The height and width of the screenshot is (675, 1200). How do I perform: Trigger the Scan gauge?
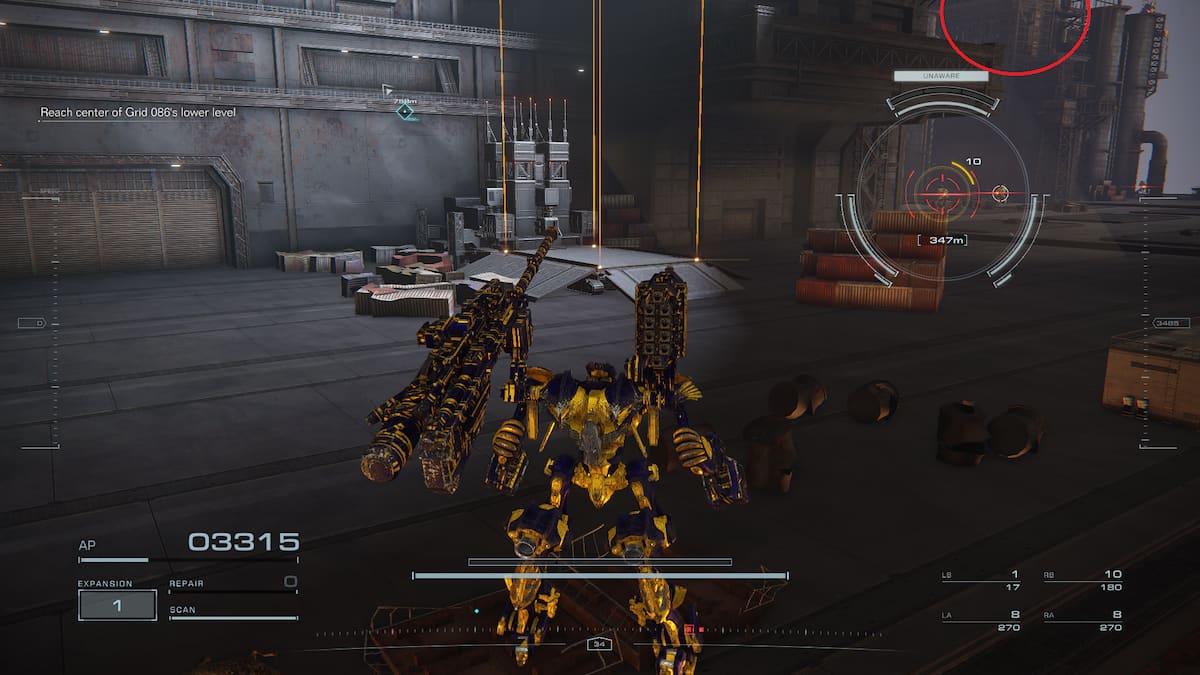(x=232, y=613)
